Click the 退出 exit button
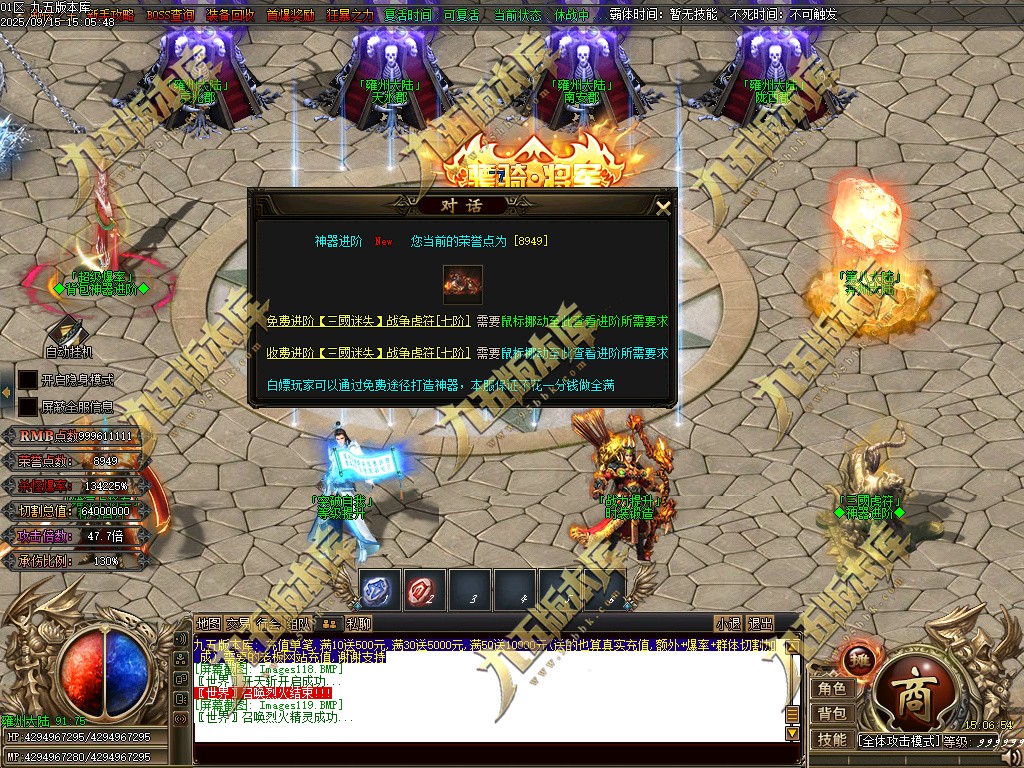1024x768 pixels. tap(761, 624)
